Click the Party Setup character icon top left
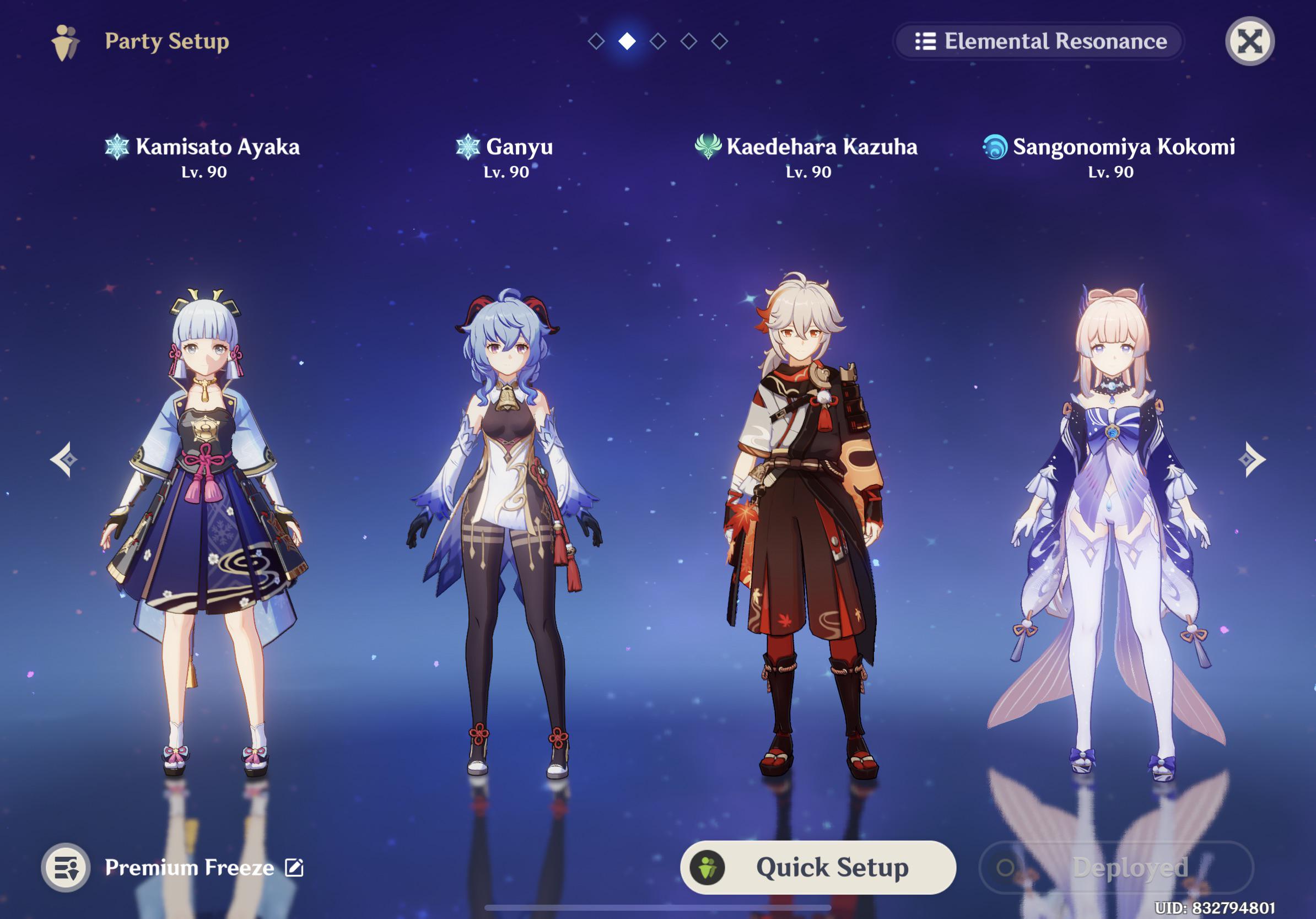Viewport: 1316px width, 919px height. coord(65,41)
